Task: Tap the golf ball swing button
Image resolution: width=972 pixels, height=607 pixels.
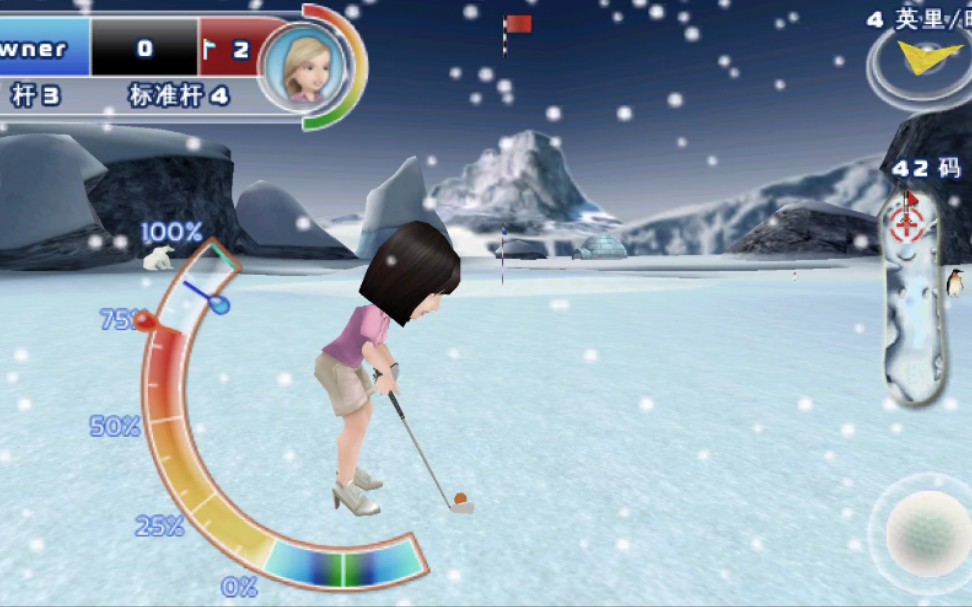Action: coord(928,533)
